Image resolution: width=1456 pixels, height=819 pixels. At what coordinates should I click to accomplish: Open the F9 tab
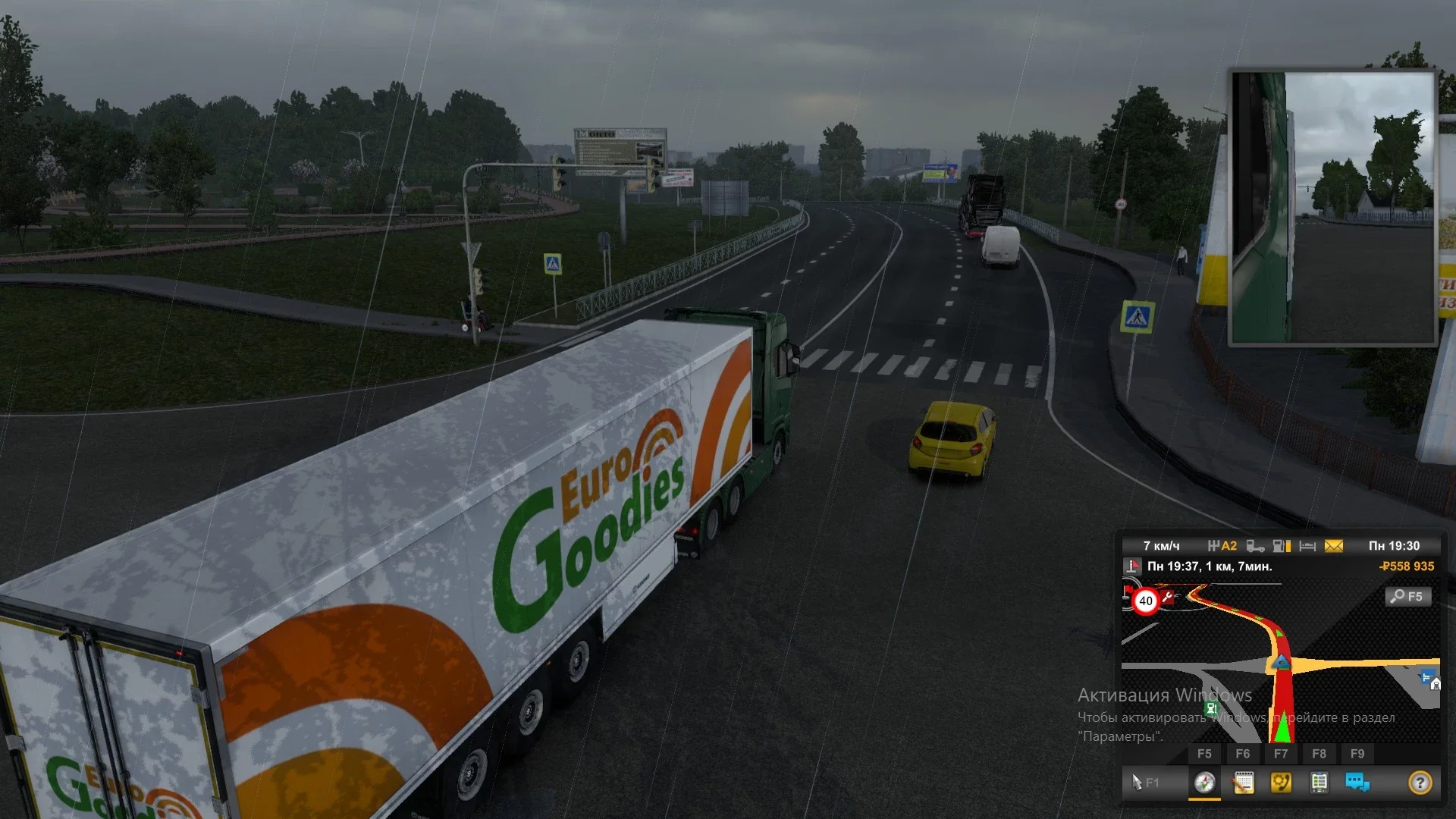pyautogui.click(x=1357, y=753)
